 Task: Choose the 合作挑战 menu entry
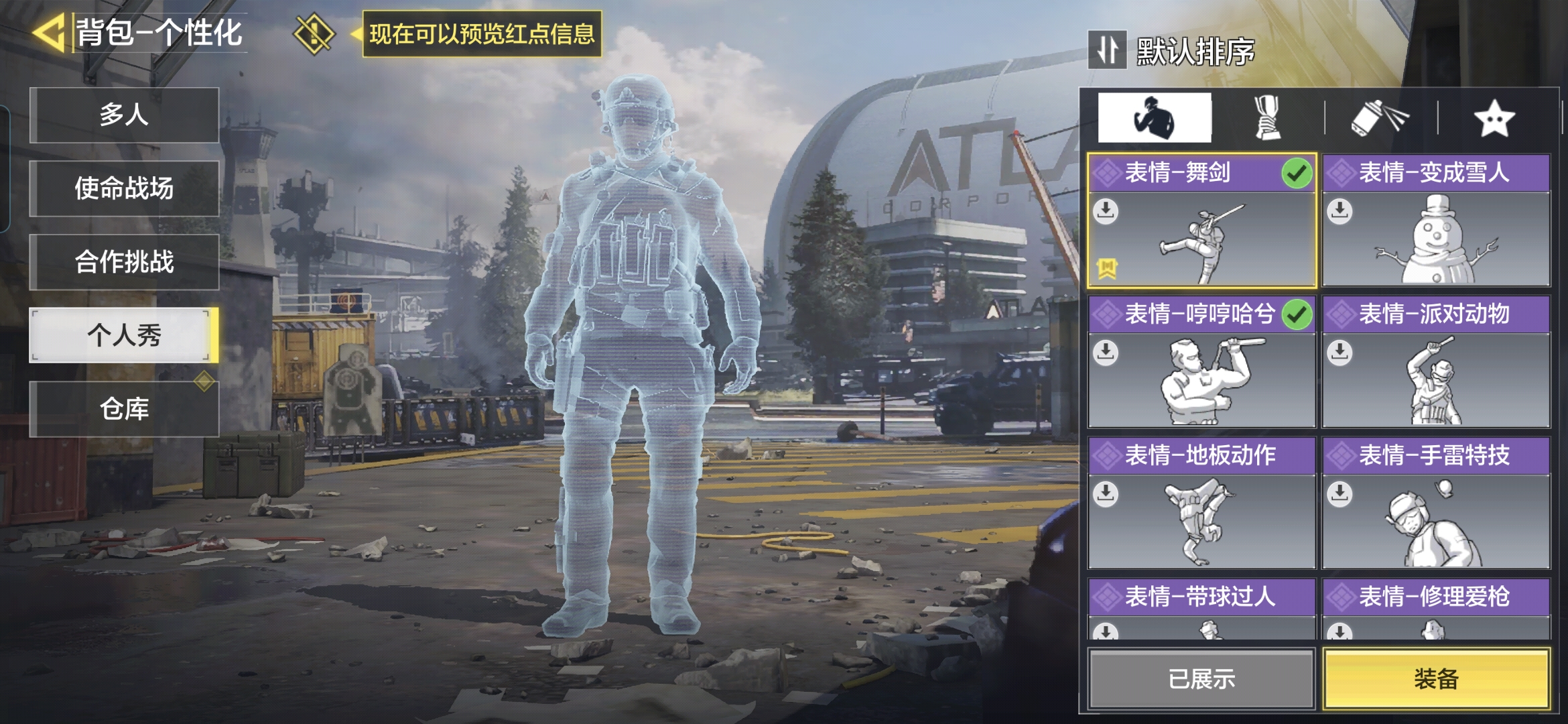[x=125, y=262]
